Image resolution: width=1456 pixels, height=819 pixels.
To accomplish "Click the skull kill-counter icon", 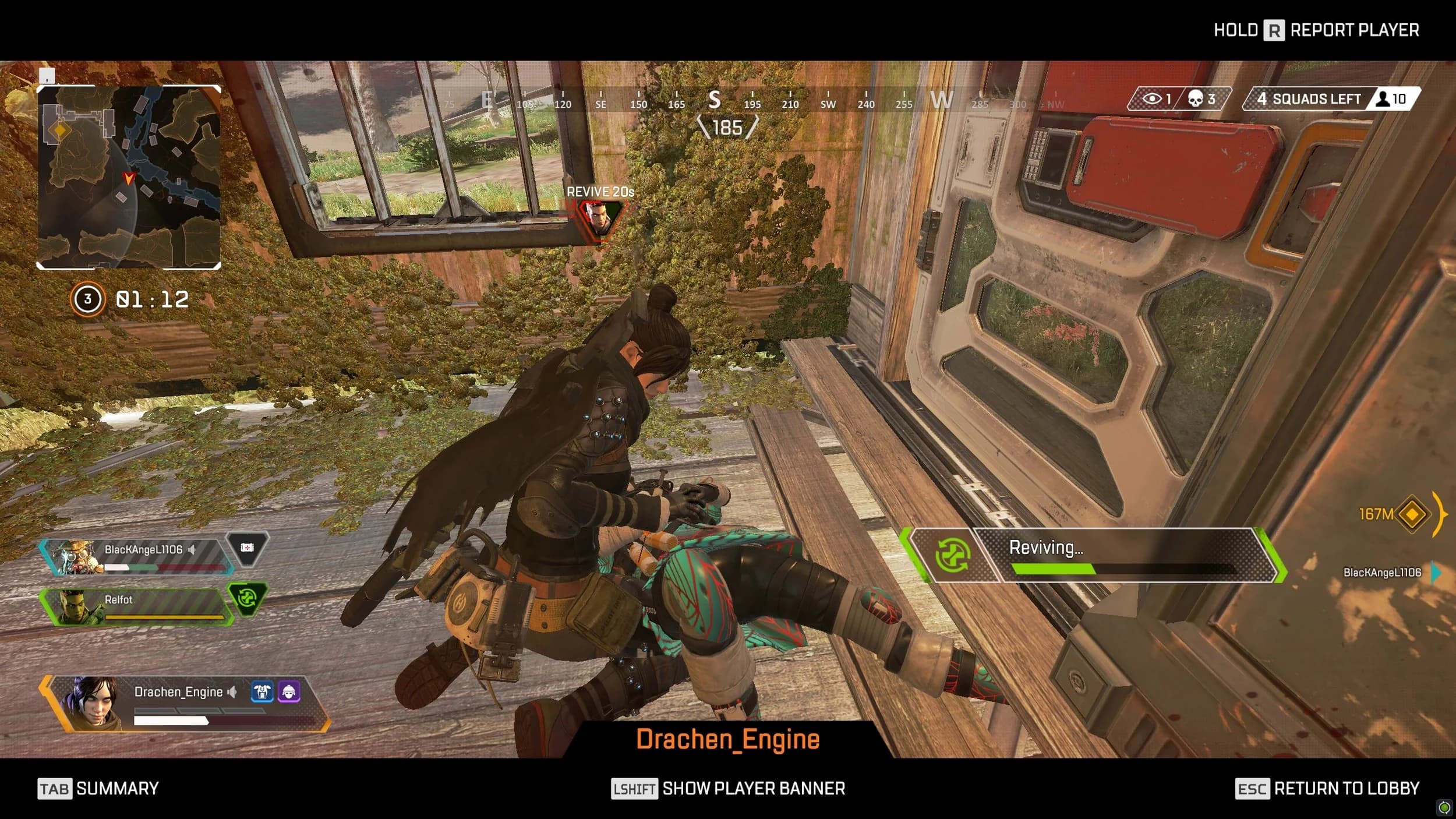I will point(1194,99).
